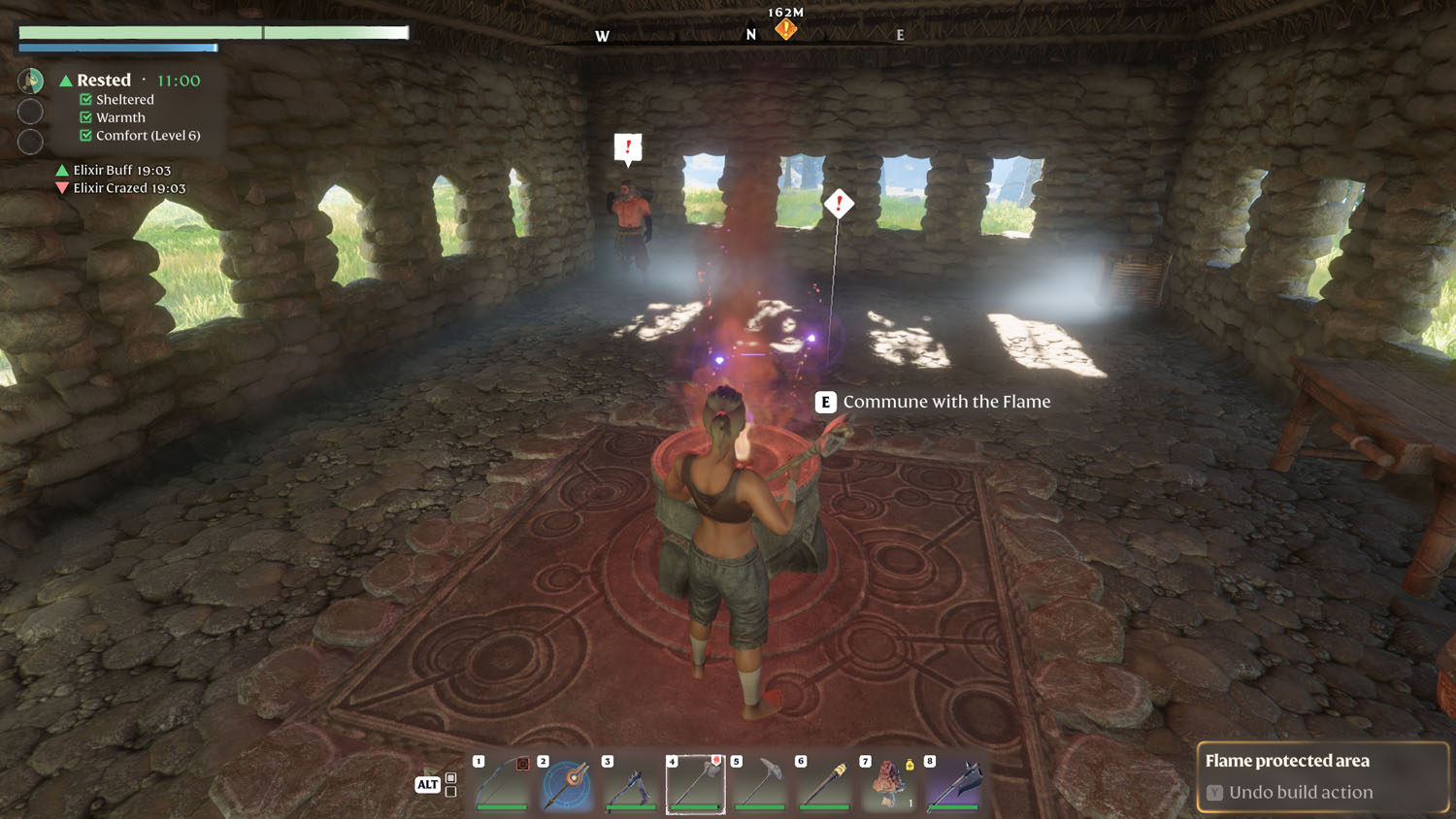
Task: Equip the staff in hotbar slot 2
Action: [567, 784]
